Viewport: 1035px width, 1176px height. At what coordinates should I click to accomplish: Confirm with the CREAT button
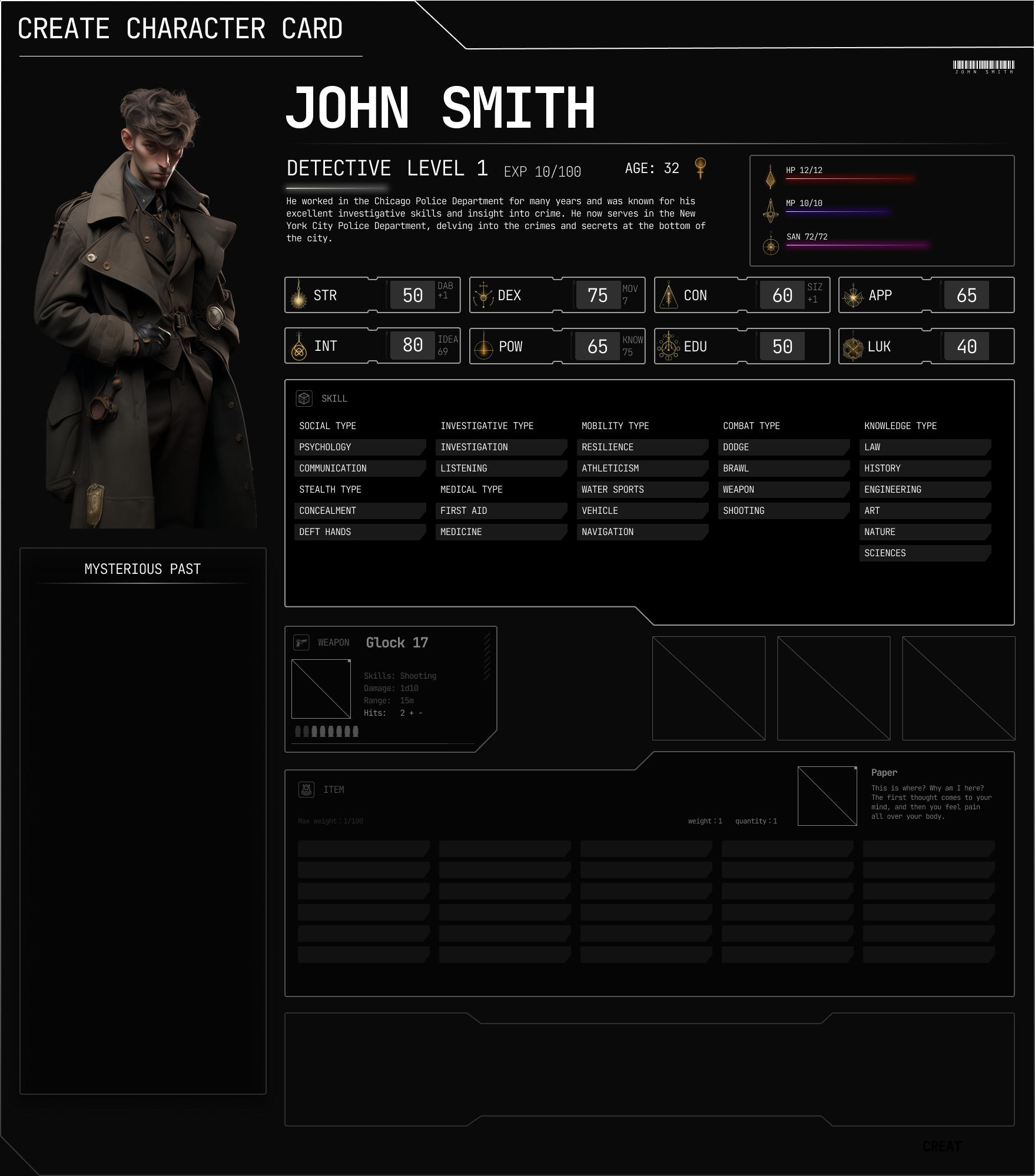[x=941, y=1147]
